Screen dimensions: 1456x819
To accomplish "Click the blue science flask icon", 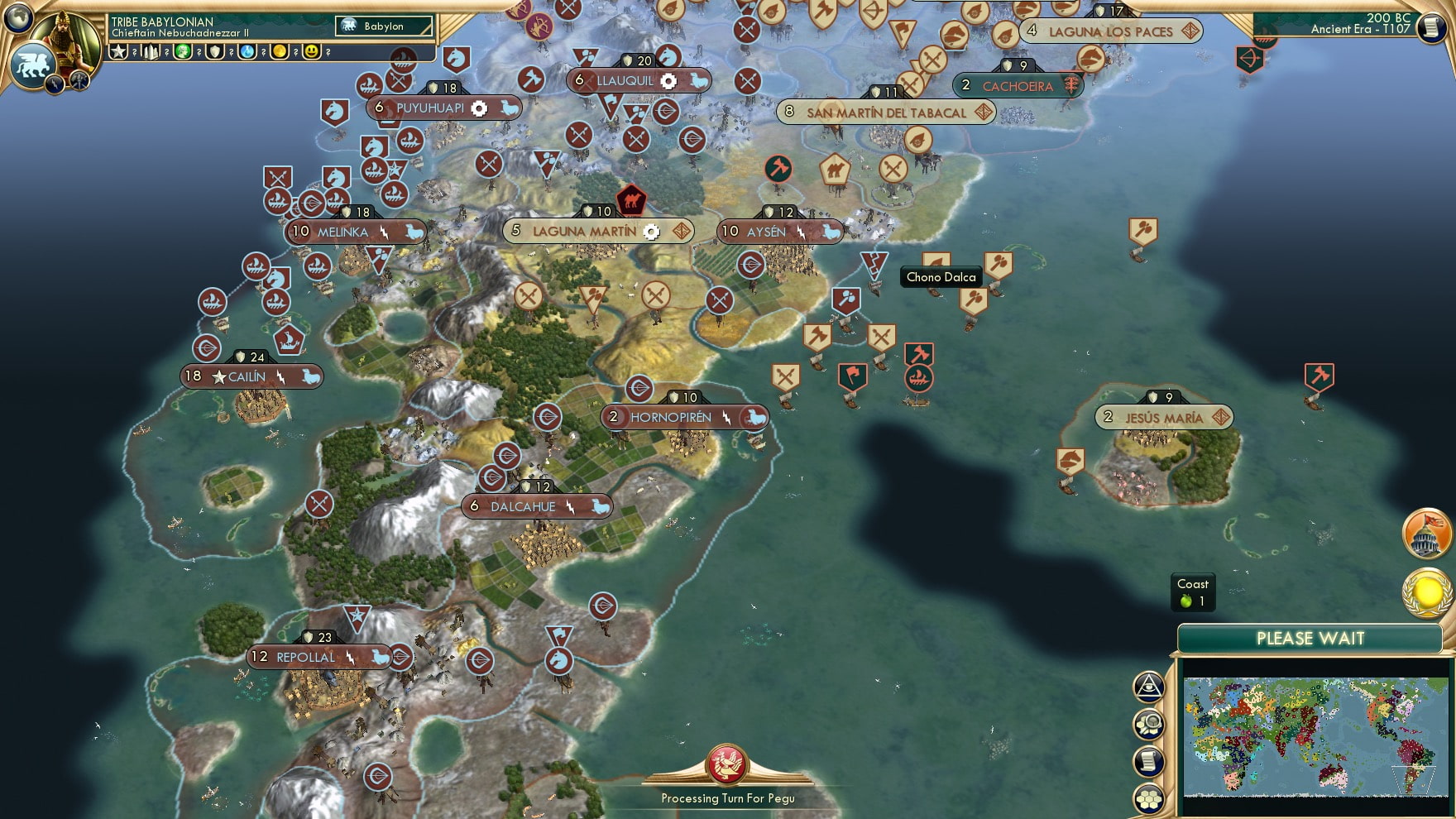I will point(246,52).
